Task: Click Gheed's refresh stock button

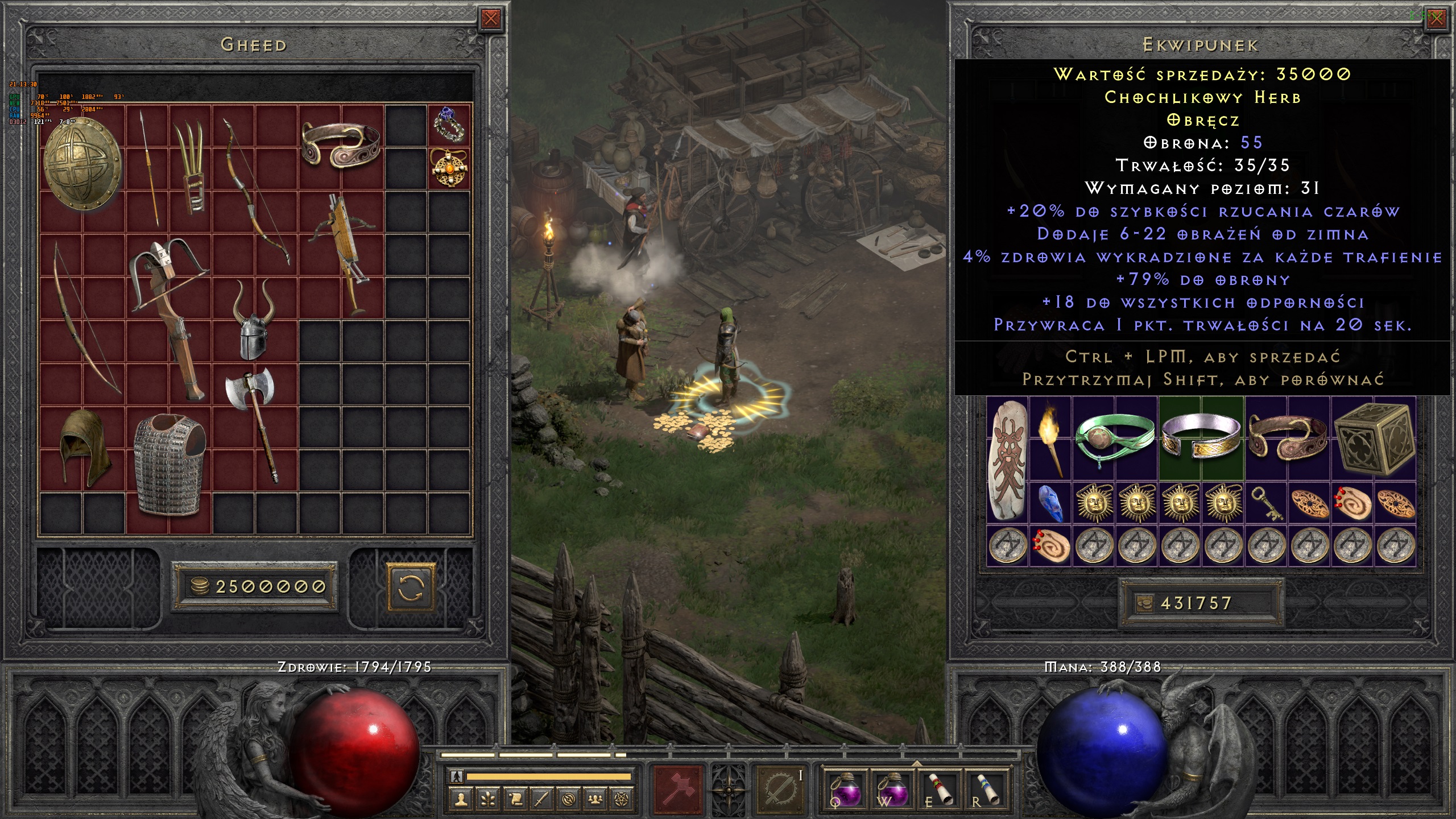Action: [411, 587]
